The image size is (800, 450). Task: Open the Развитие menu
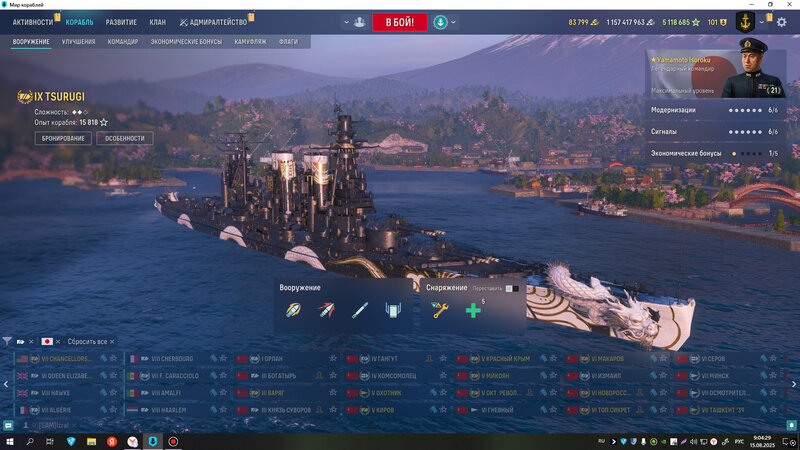[x=121, y=22]
